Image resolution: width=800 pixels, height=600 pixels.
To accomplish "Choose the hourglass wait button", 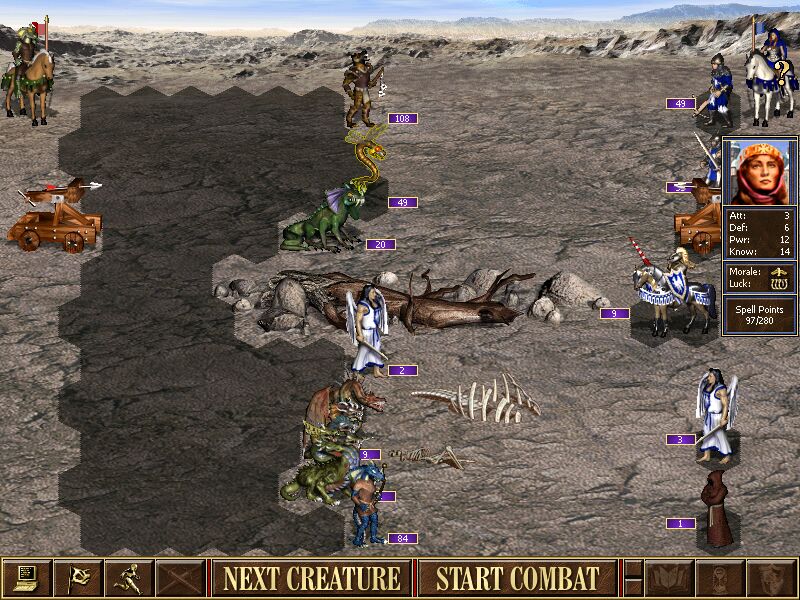I will coord(720,578).
